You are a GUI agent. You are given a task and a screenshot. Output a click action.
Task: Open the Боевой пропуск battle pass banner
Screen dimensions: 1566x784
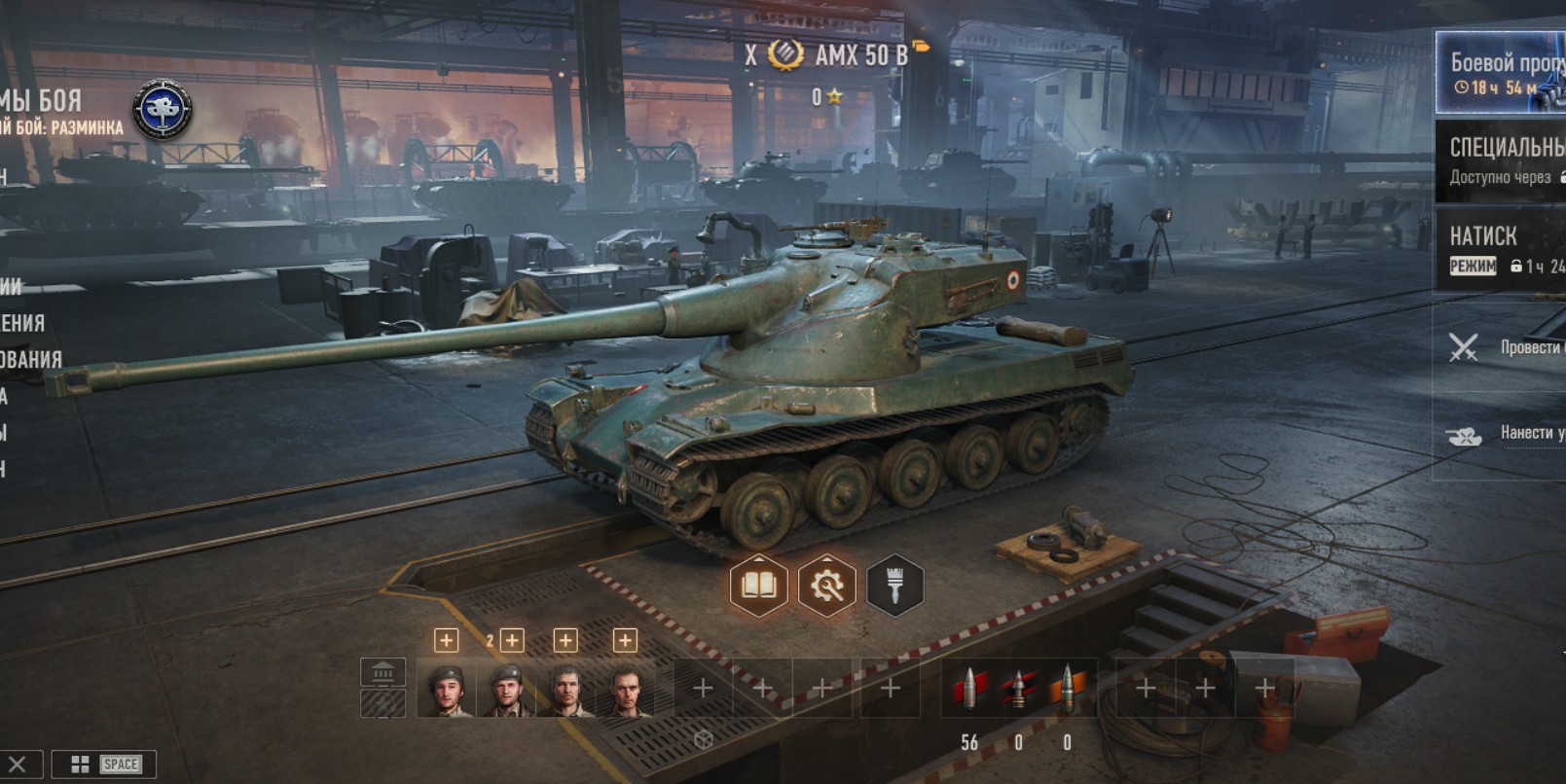point(1500,73)
